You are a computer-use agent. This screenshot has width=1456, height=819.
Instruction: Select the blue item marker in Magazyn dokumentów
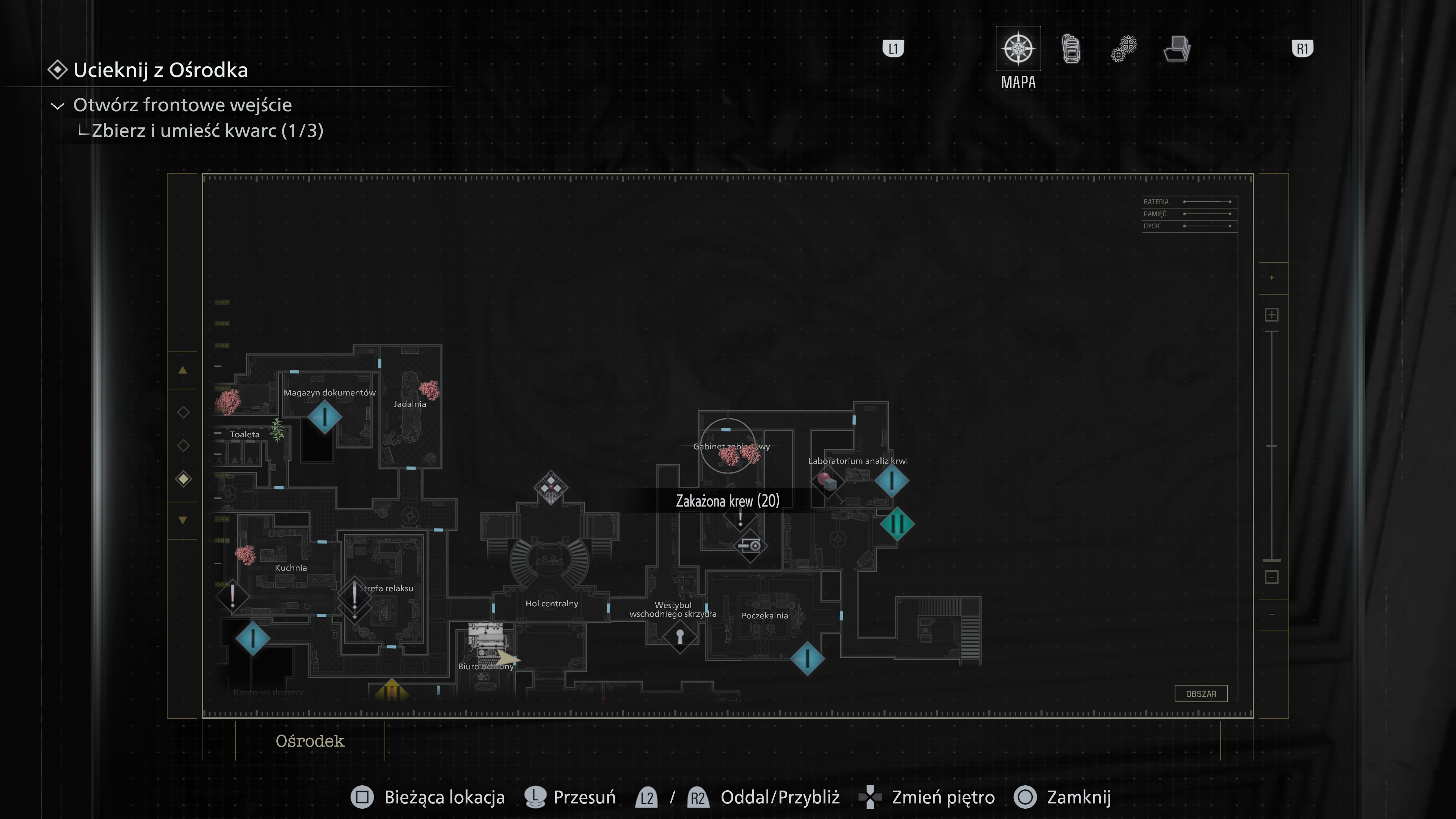point(325,417)
